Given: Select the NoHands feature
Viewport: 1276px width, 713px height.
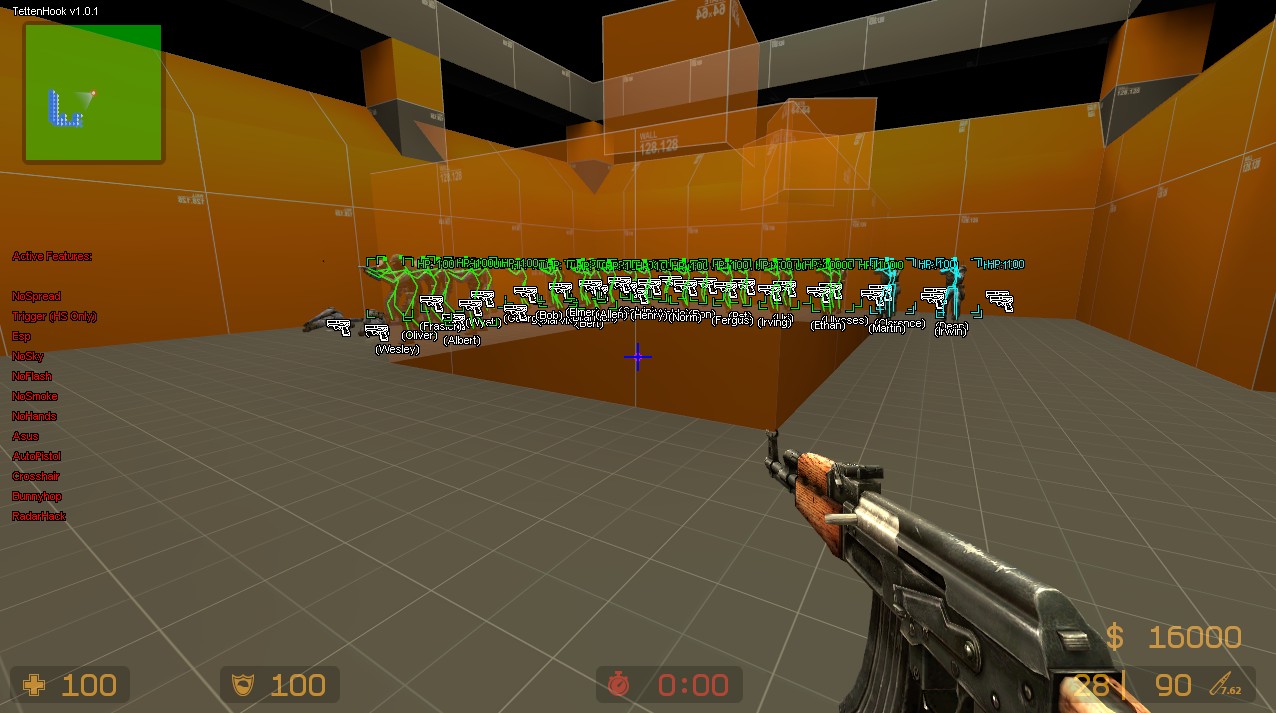Looking at the screenshot, I should pyautogui.click(x=34, y=416).
